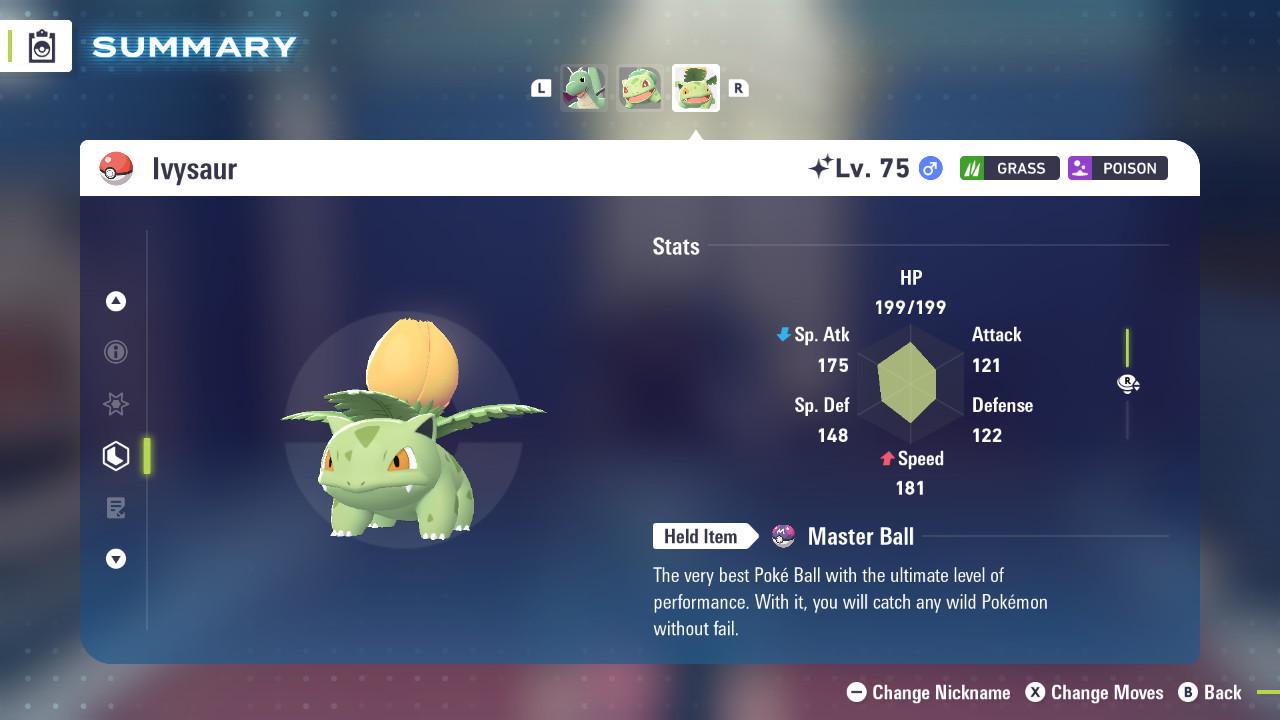Click Change Moves at the bottom
The height and width of the screenshot is (720, 1280).
[x=1099, y=692]
